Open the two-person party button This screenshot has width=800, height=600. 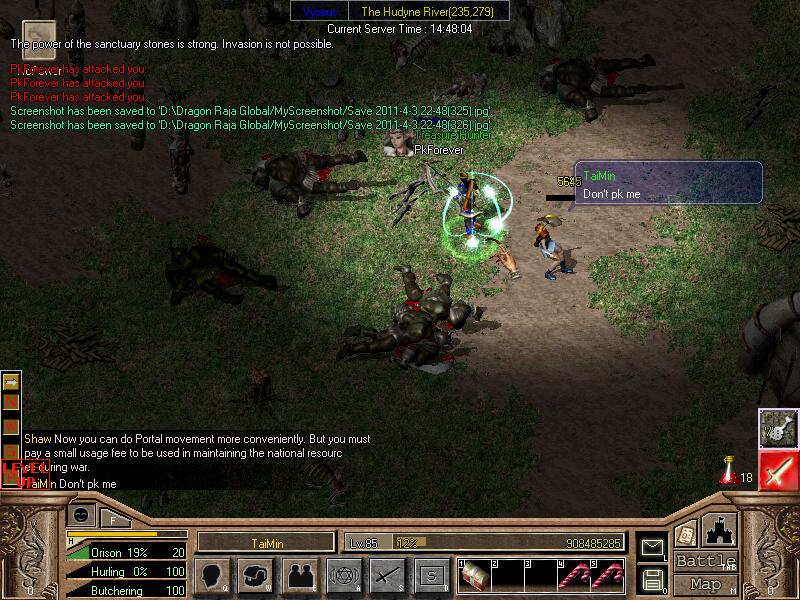pyautogui.click(x=300, y=575)
